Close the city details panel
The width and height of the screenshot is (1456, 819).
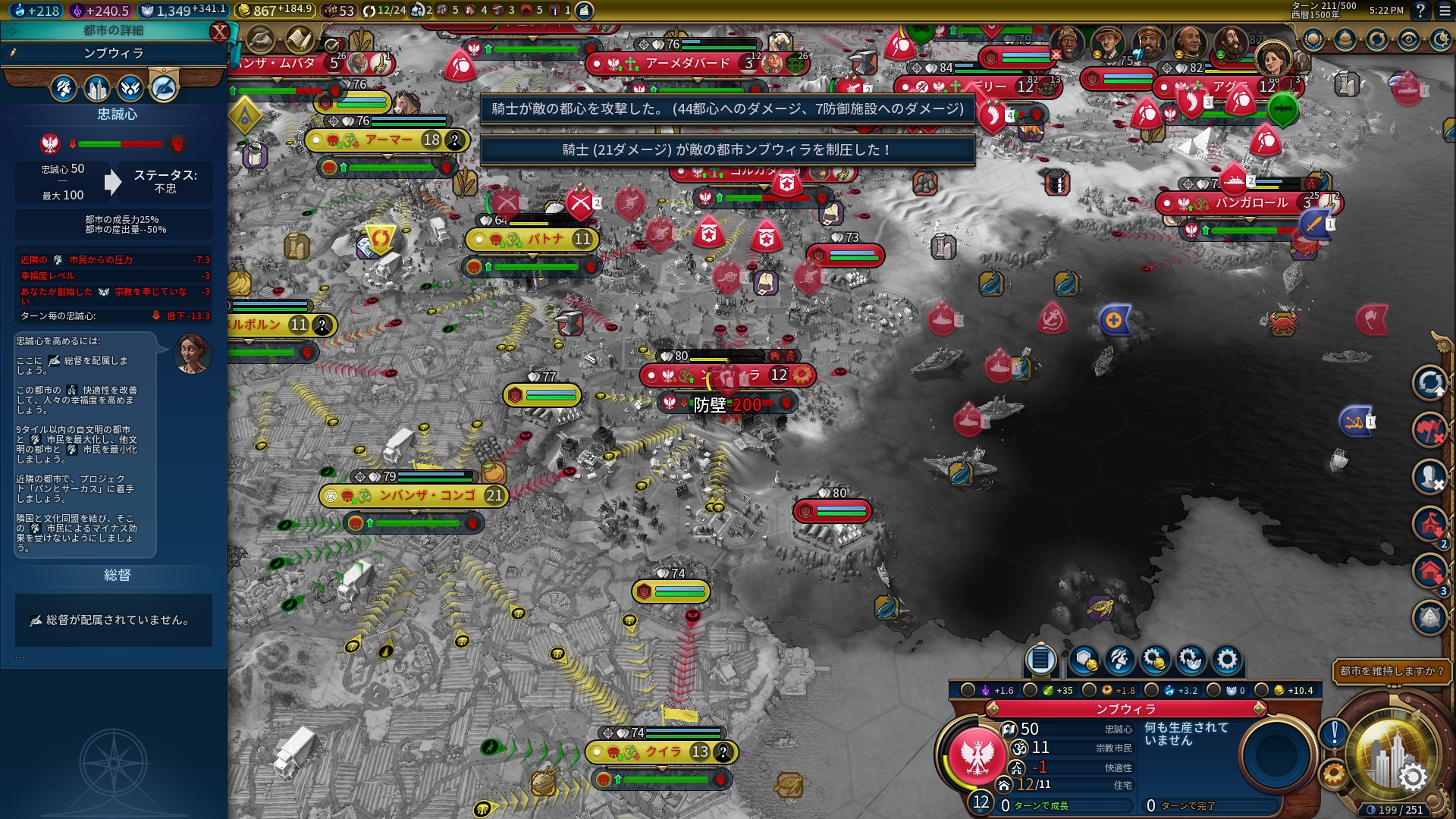click(x=219, y=31)
